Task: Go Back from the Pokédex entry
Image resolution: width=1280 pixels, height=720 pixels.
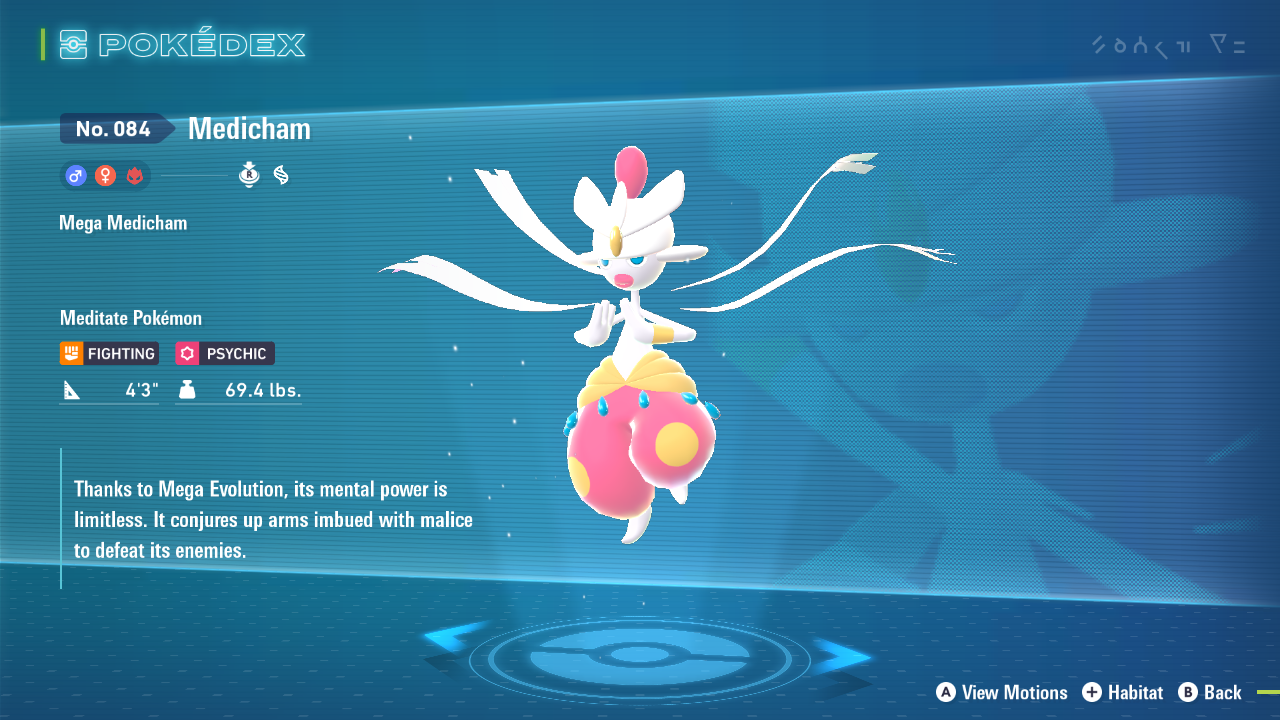Action: (1210, 692)
